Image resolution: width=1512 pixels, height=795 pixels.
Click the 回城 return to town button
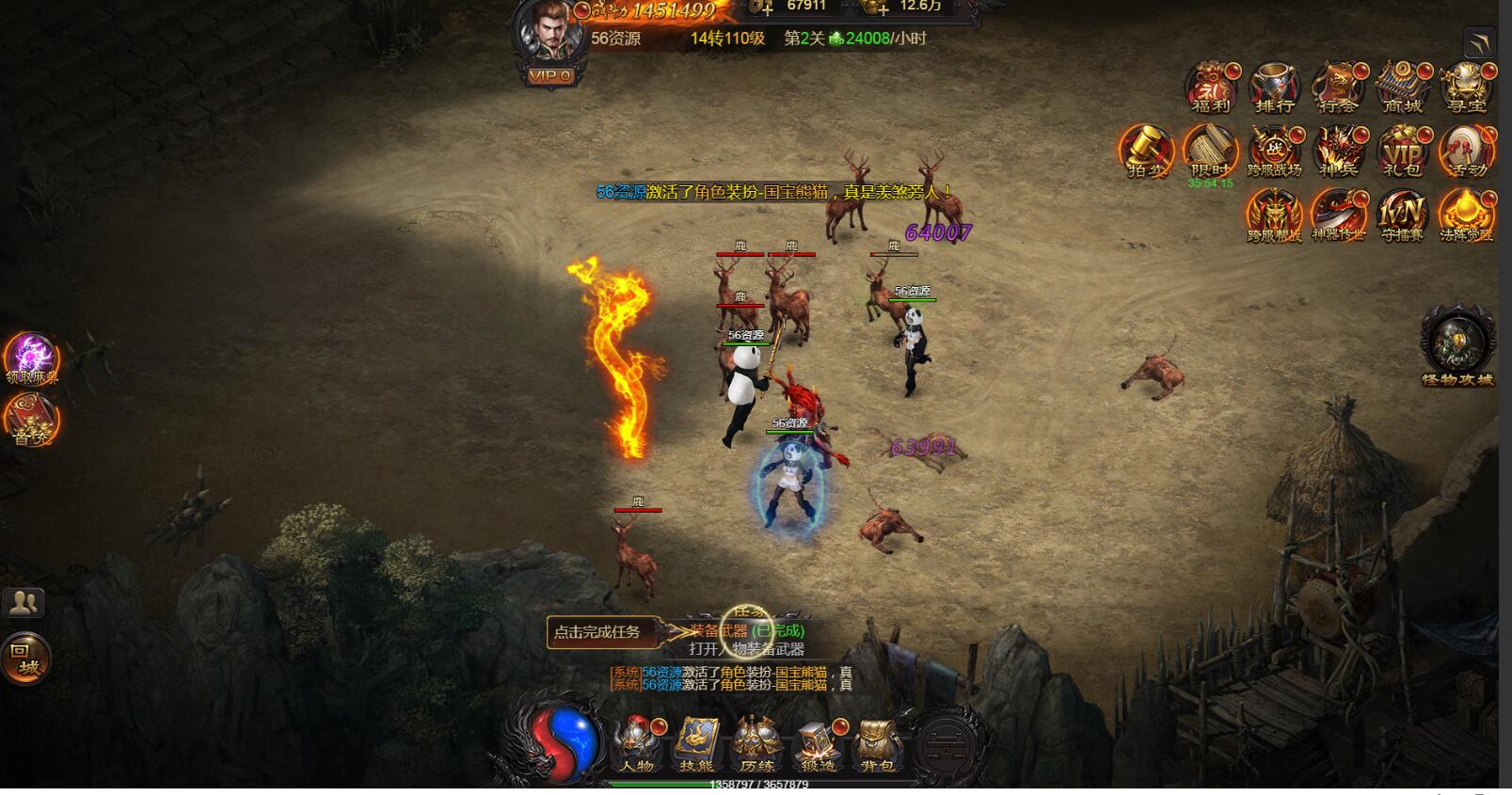coord(25,659)
